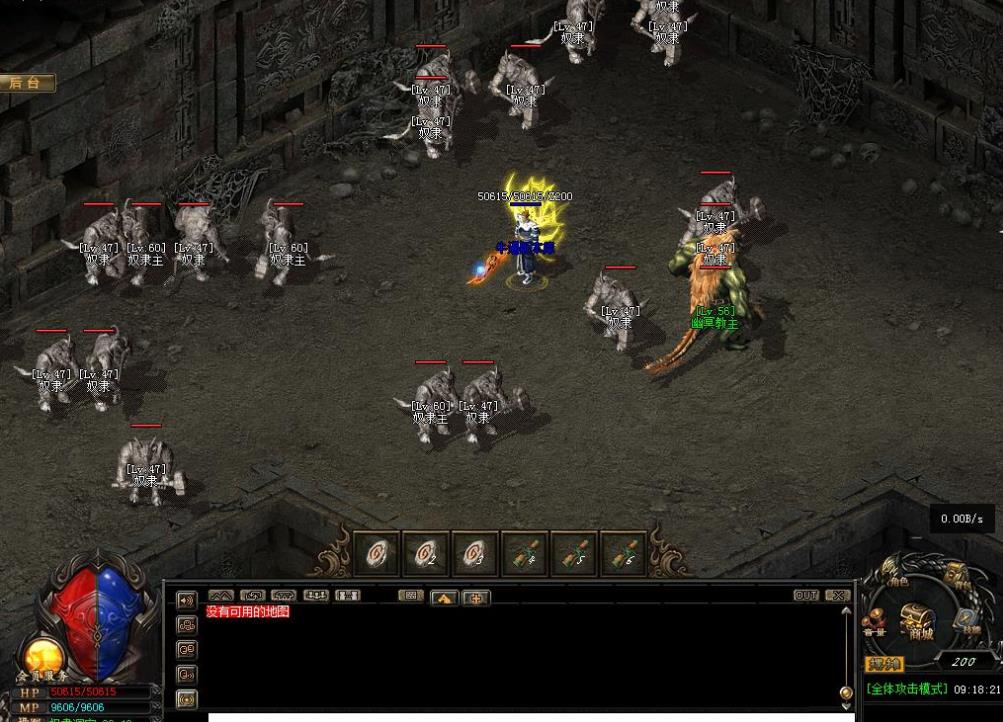Open the 后台 panel button
Viewport: 1003px width, 722px height.
(28, 83)
